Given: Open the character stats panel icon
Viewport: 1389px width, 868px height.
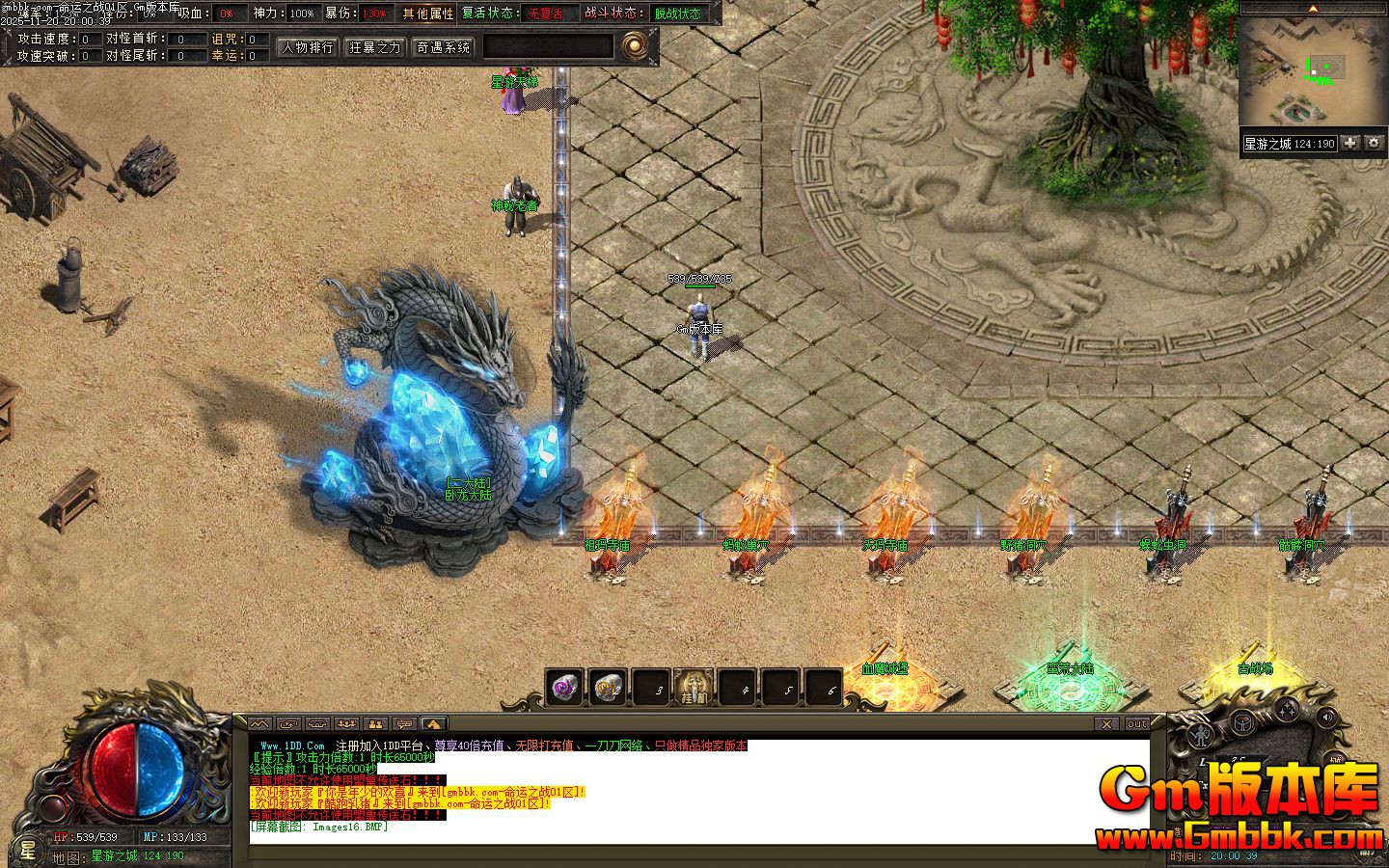Looking at the screenshot, I should [1199, 736].
